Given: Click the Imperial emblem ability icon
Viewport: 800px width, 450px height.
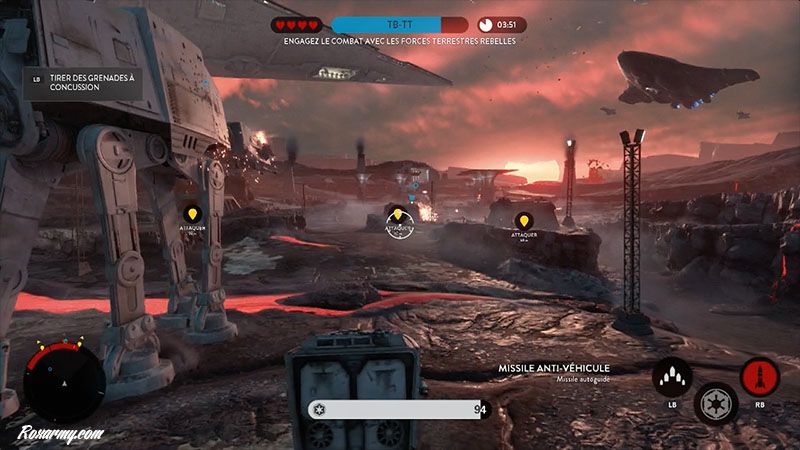Looking at the screenshot, I should click(x=716, y=402).
